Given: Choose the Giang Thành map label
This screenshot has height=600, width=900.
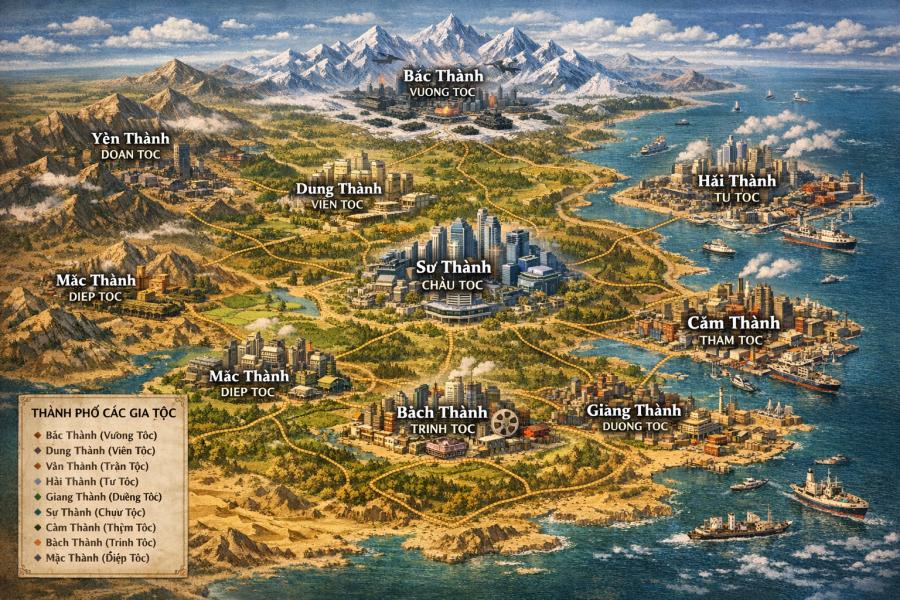Looking at the screenshot, I should click(634, 411).
